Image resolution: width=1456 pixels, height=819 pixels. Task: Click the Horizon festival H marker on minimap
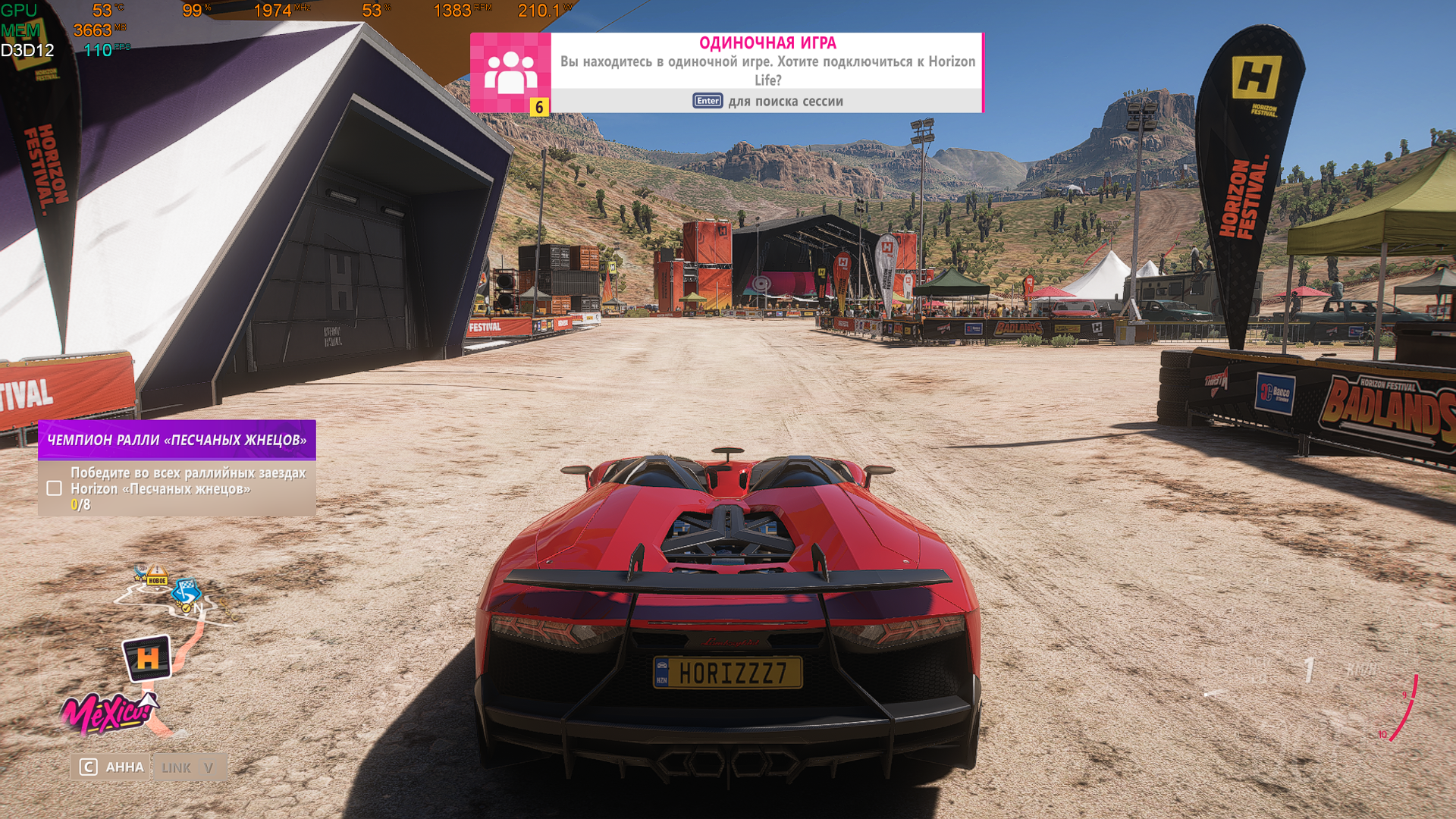pos(147,657)
